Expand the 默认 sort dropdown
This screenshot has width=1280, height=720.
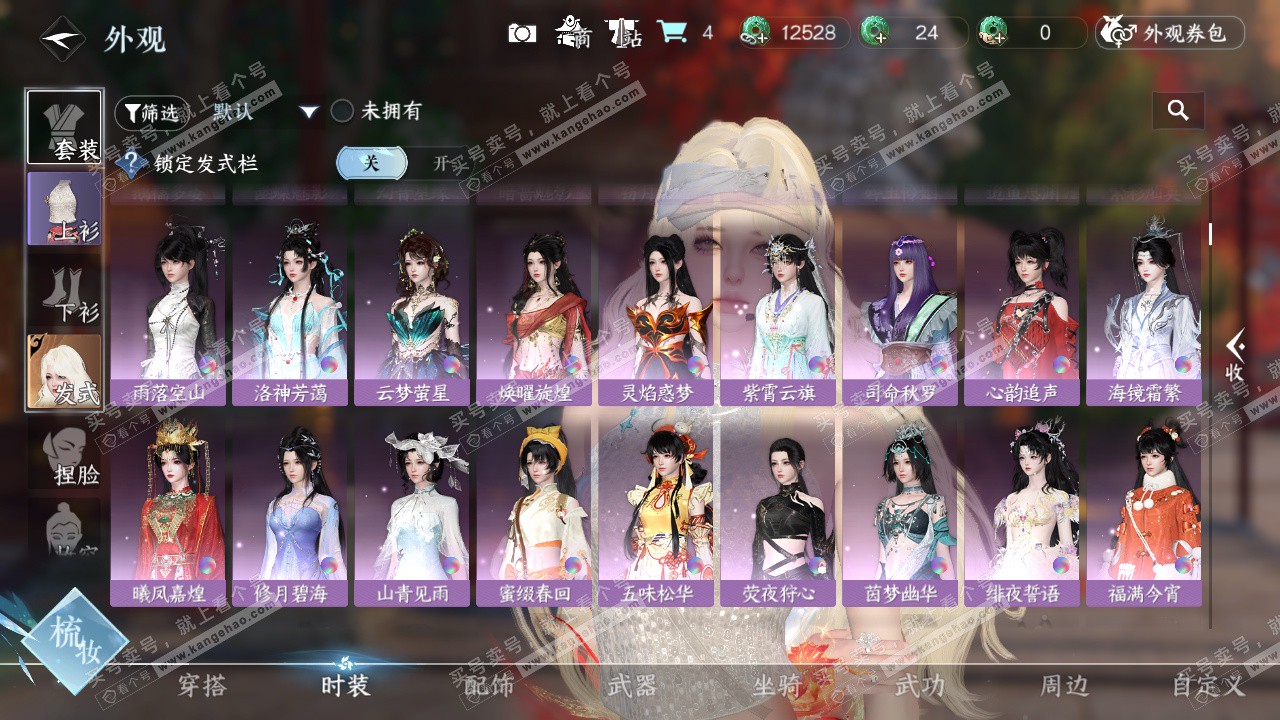[308, 112]
